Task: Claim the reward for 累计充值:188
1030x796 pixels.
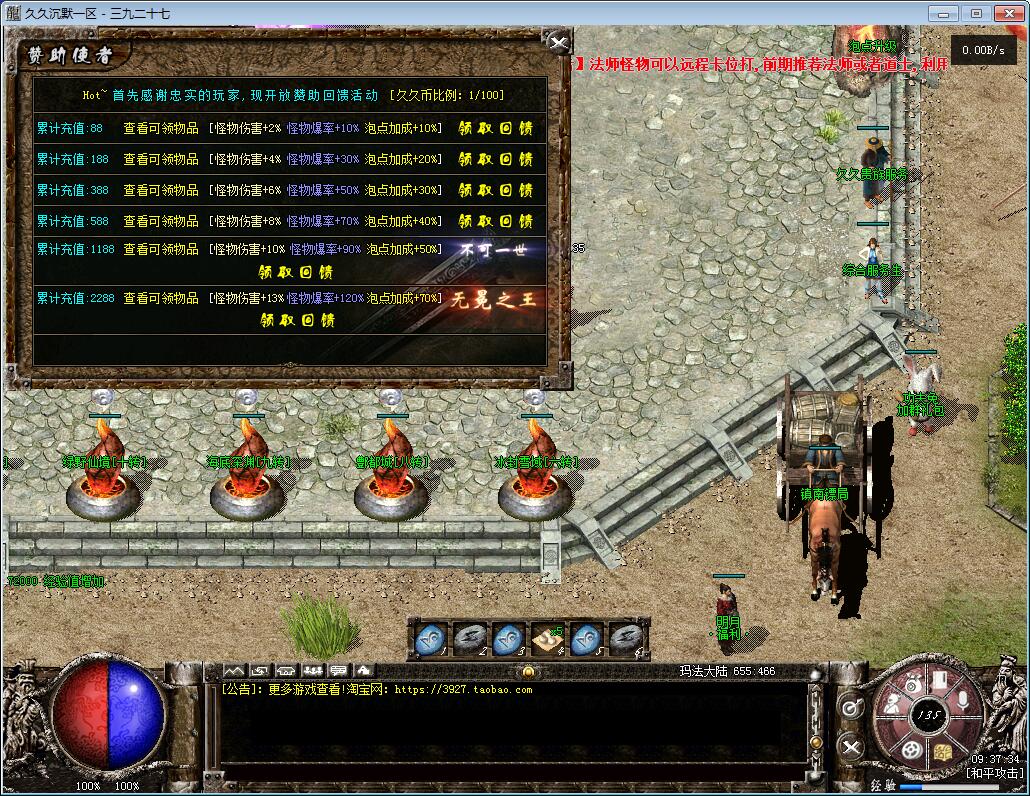Action: click(x=496, y=159)
